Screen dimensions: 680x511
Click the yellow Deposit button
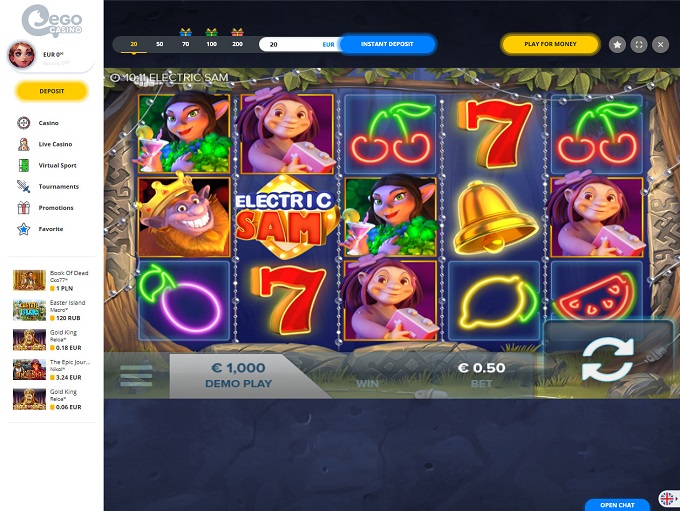point(52,91)
